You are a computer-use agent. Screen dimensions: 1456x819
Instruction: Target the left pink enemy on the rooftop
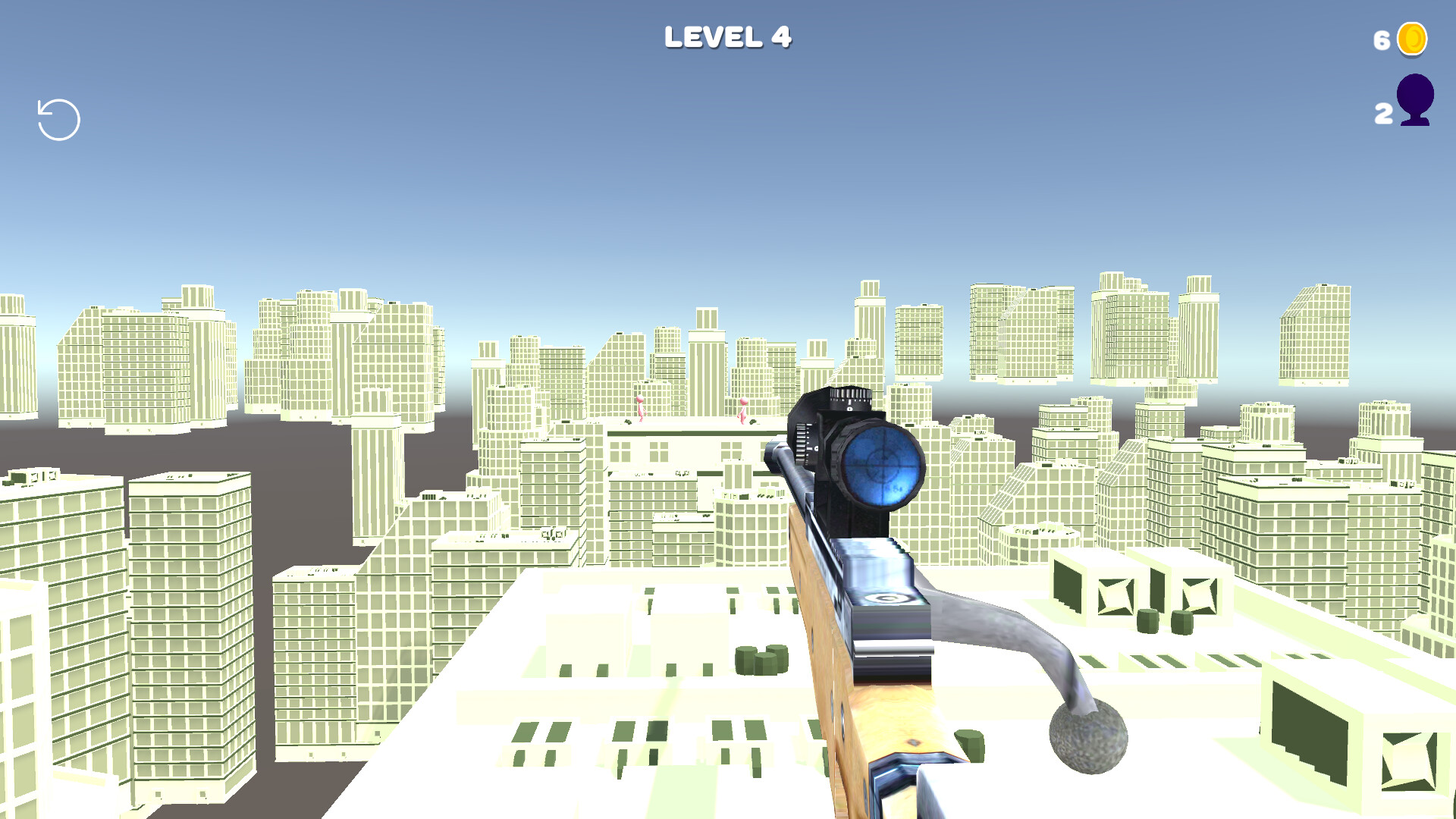pos(641,409)
